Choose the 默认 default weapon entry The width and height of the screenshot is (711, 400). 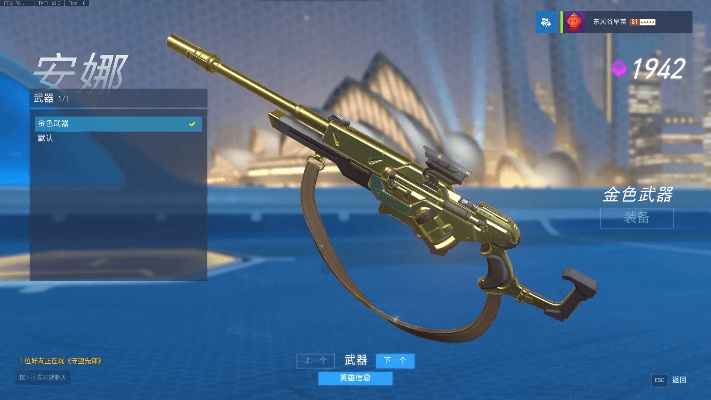(x=116, y=138)
